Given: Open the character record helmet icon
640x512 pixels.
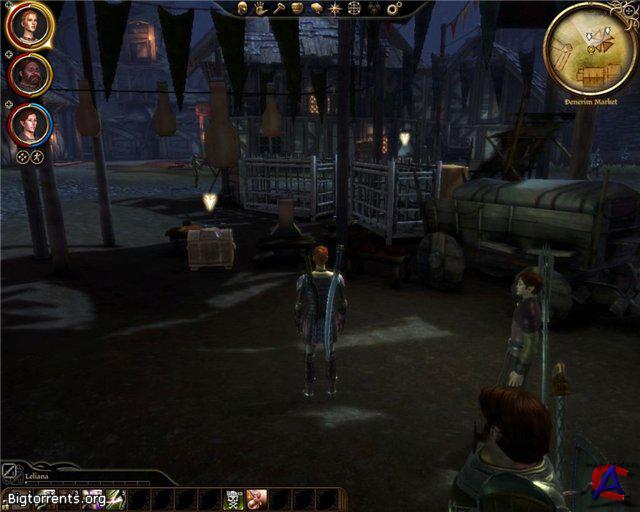Looking at the screenshot, I should point(243,8).
